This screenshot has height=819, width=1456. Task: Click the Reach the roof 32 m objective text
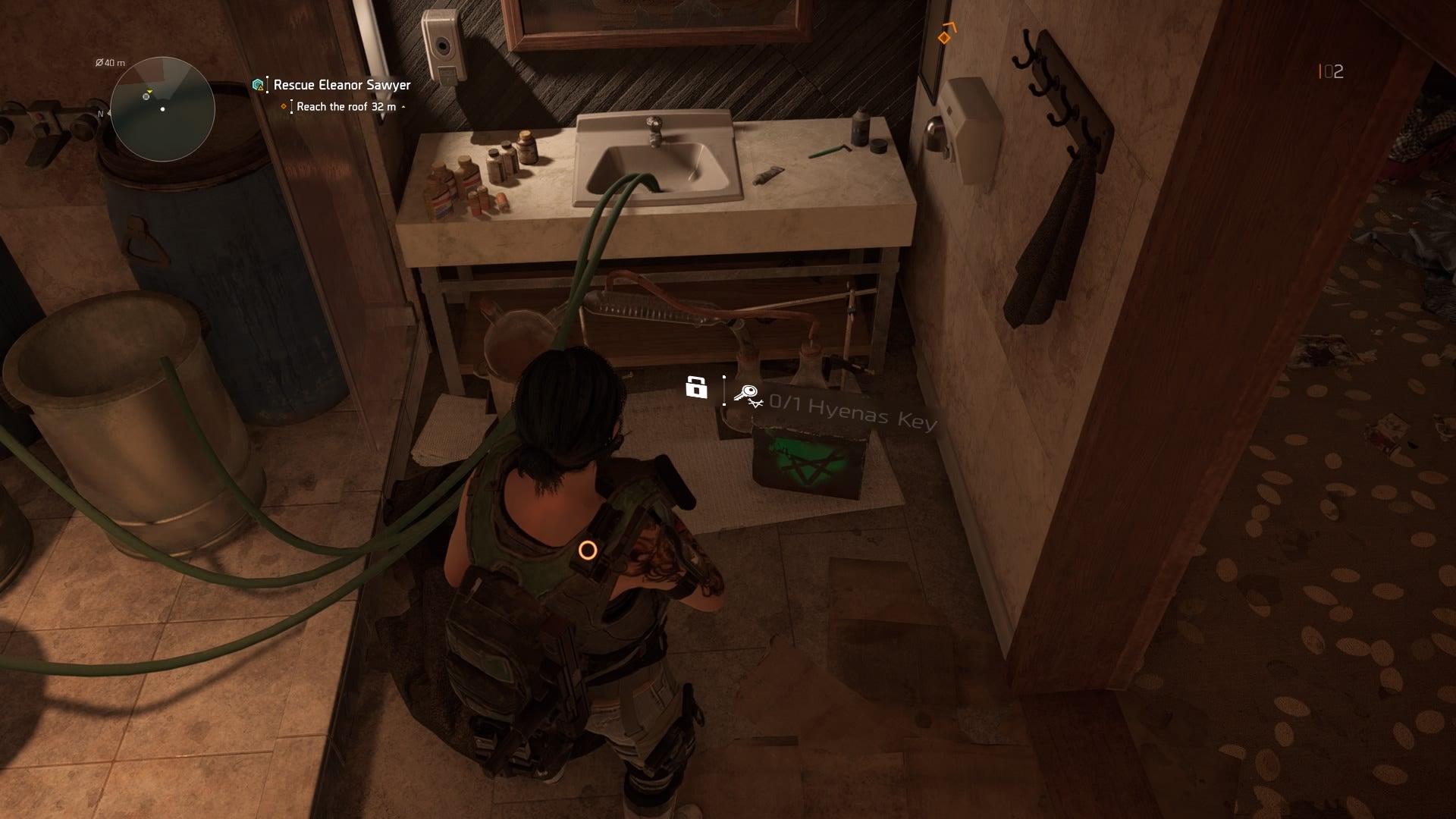click(347, 108)
